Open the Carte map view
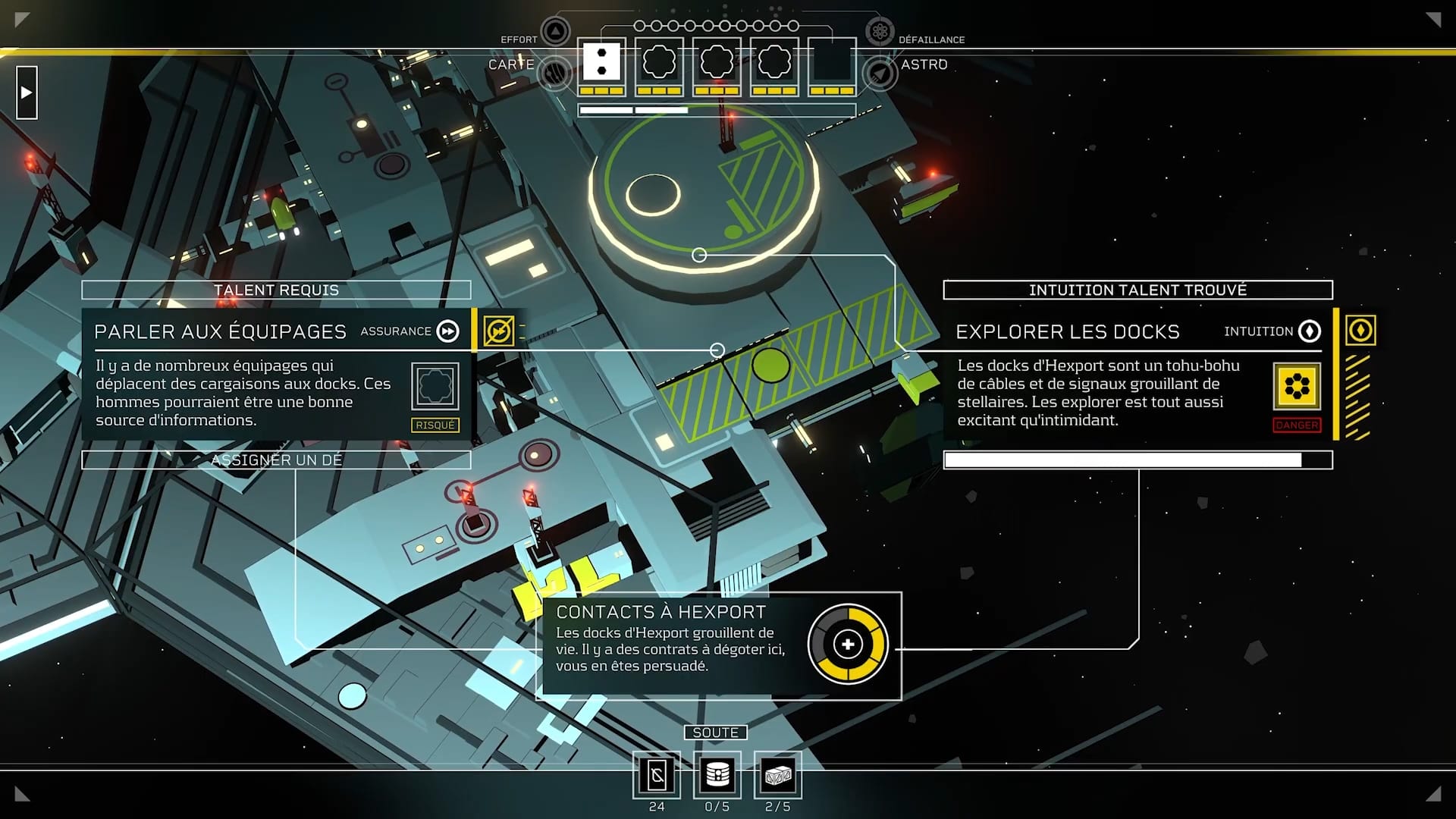Viewport: 1456px width, 819px height. [555, 73]
